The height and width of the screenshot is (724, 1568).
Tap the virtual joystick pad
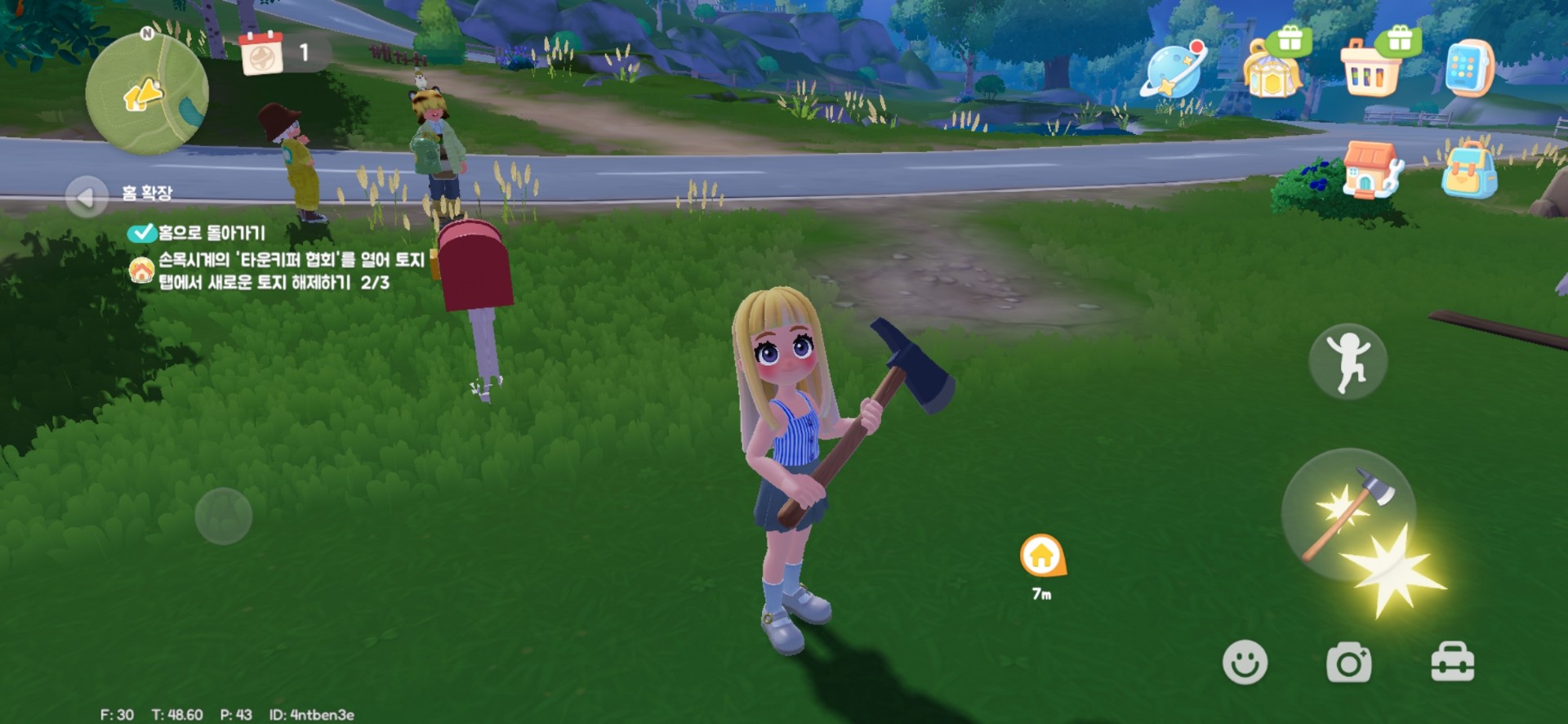224,516
